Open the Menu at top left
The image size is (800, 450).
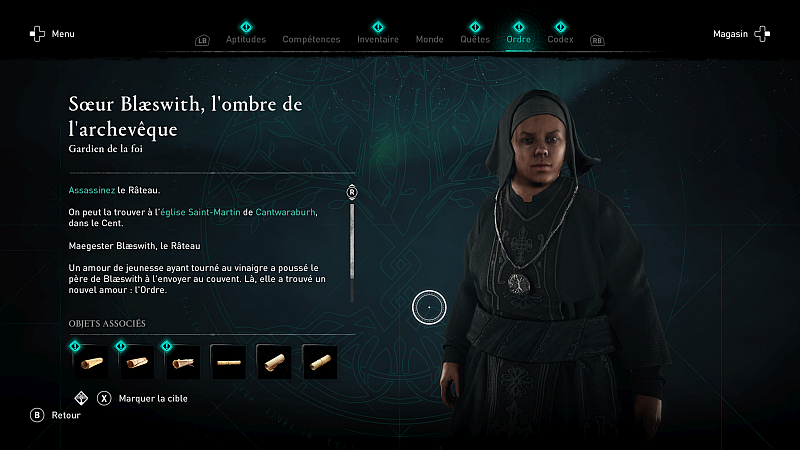52,34
